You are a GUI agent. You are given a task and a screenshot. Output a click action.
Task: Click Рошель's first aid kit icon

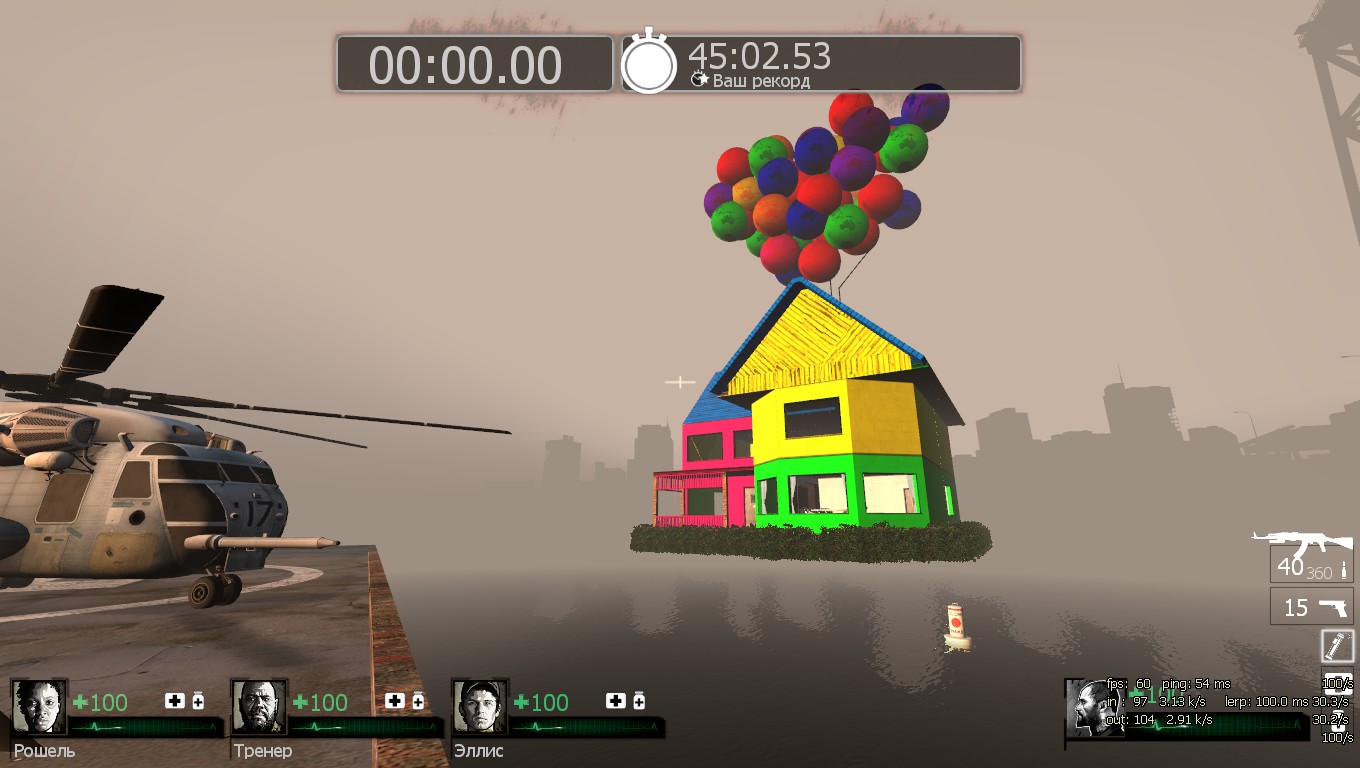click(175, 701)
